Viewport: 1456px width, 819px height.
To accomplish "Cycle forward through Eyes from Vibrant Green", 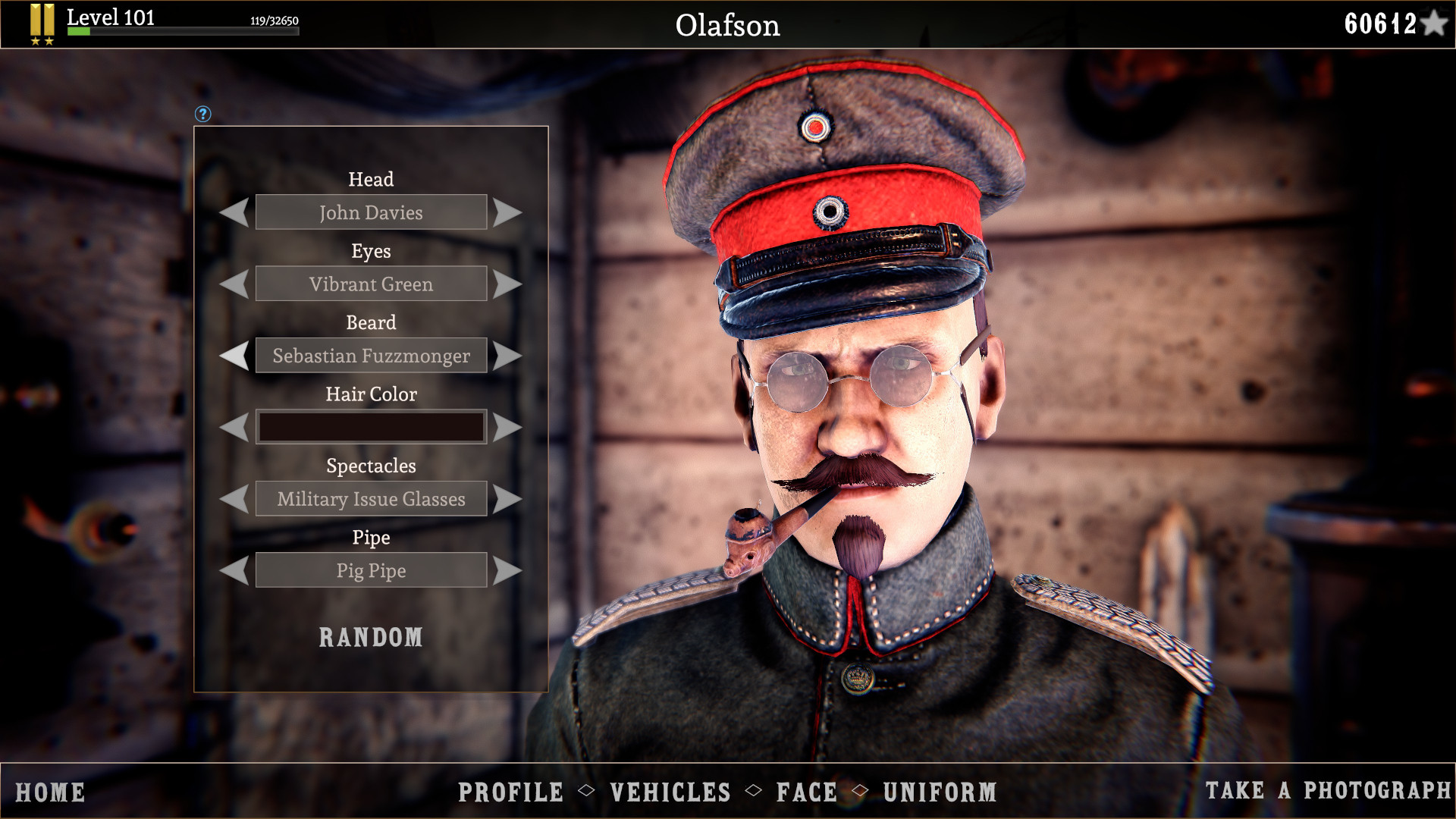I will (x=507, y=284).
